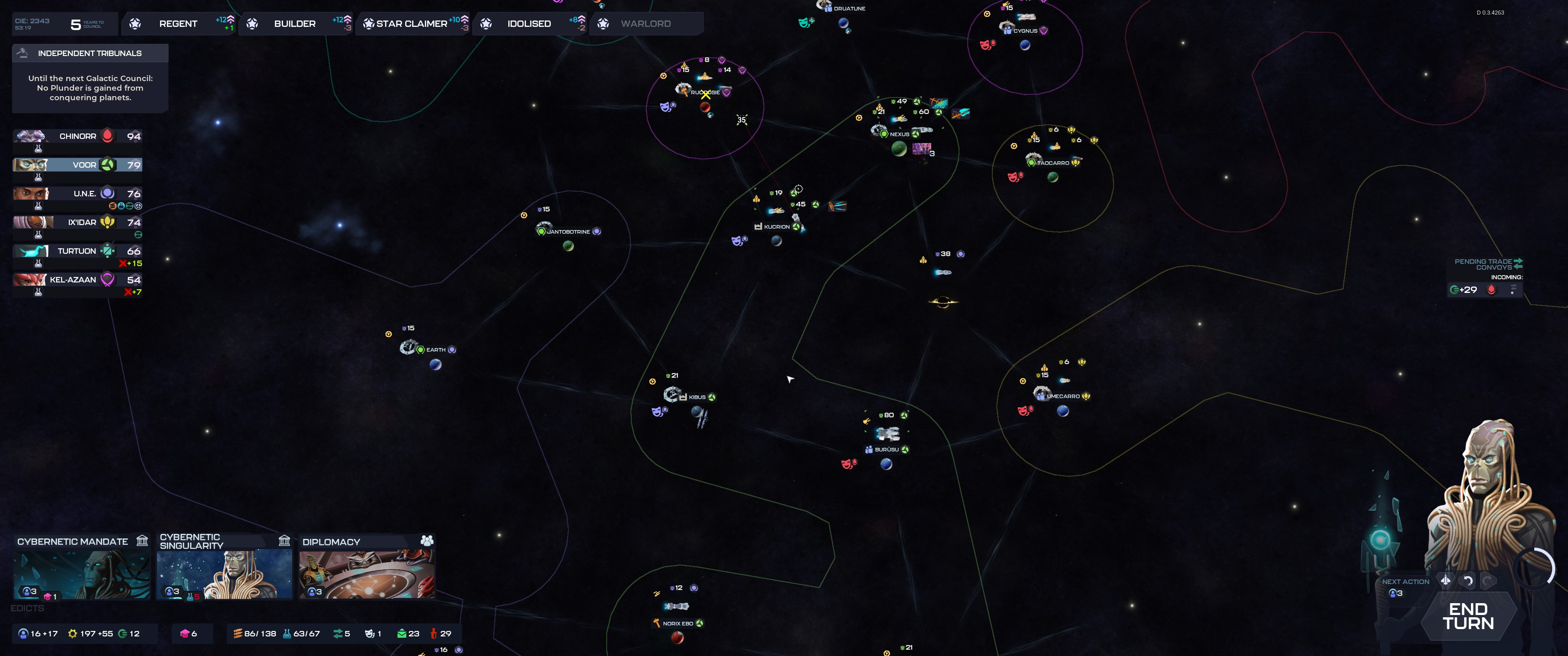Choose the Cybernetic Singularity card
The height and width of the screenshot is (656, 1568).
[x=224, y=567]
